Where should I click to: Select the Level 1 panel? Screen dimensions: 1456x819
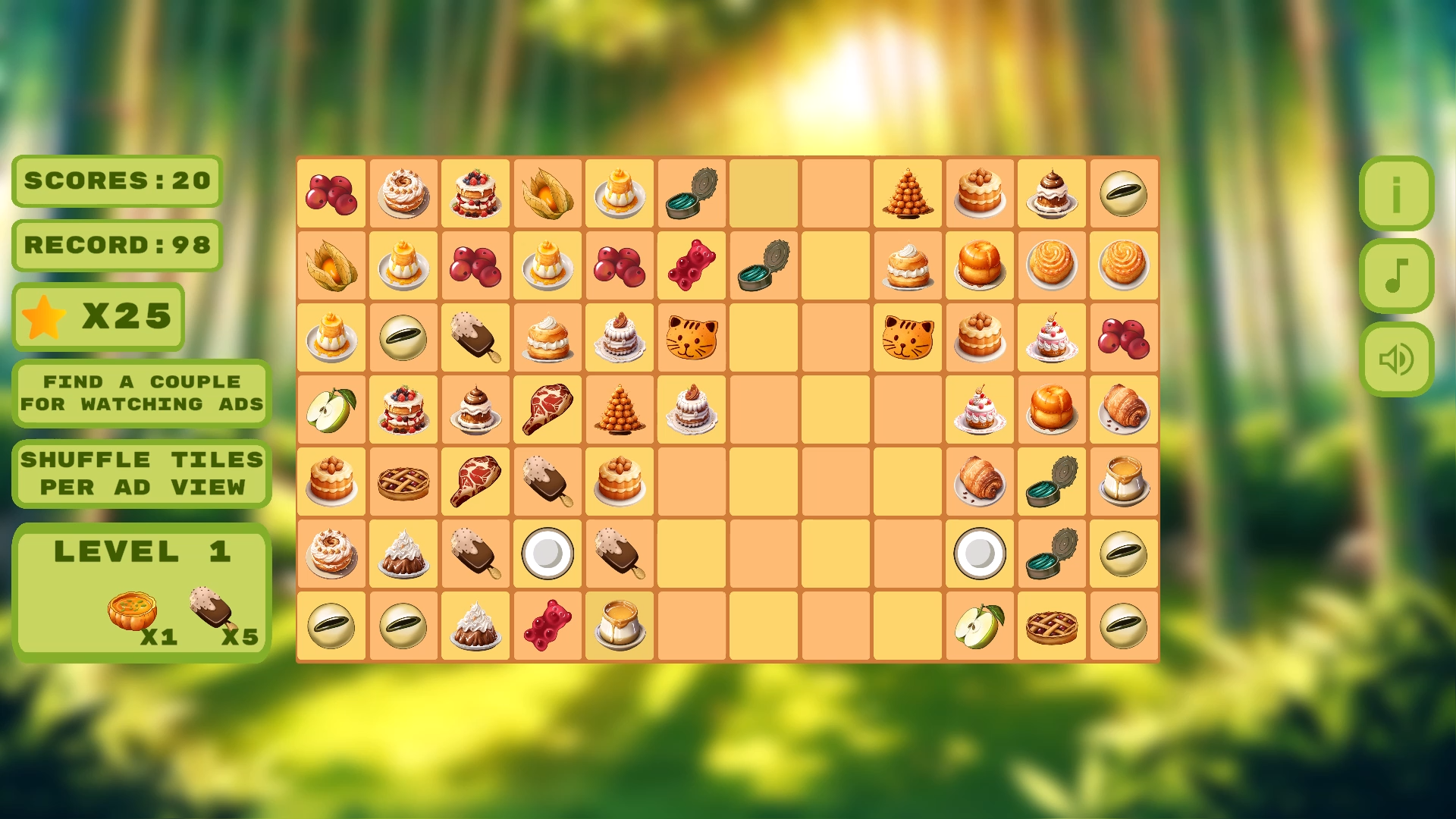pyautogui.click(x=140, y=588)
